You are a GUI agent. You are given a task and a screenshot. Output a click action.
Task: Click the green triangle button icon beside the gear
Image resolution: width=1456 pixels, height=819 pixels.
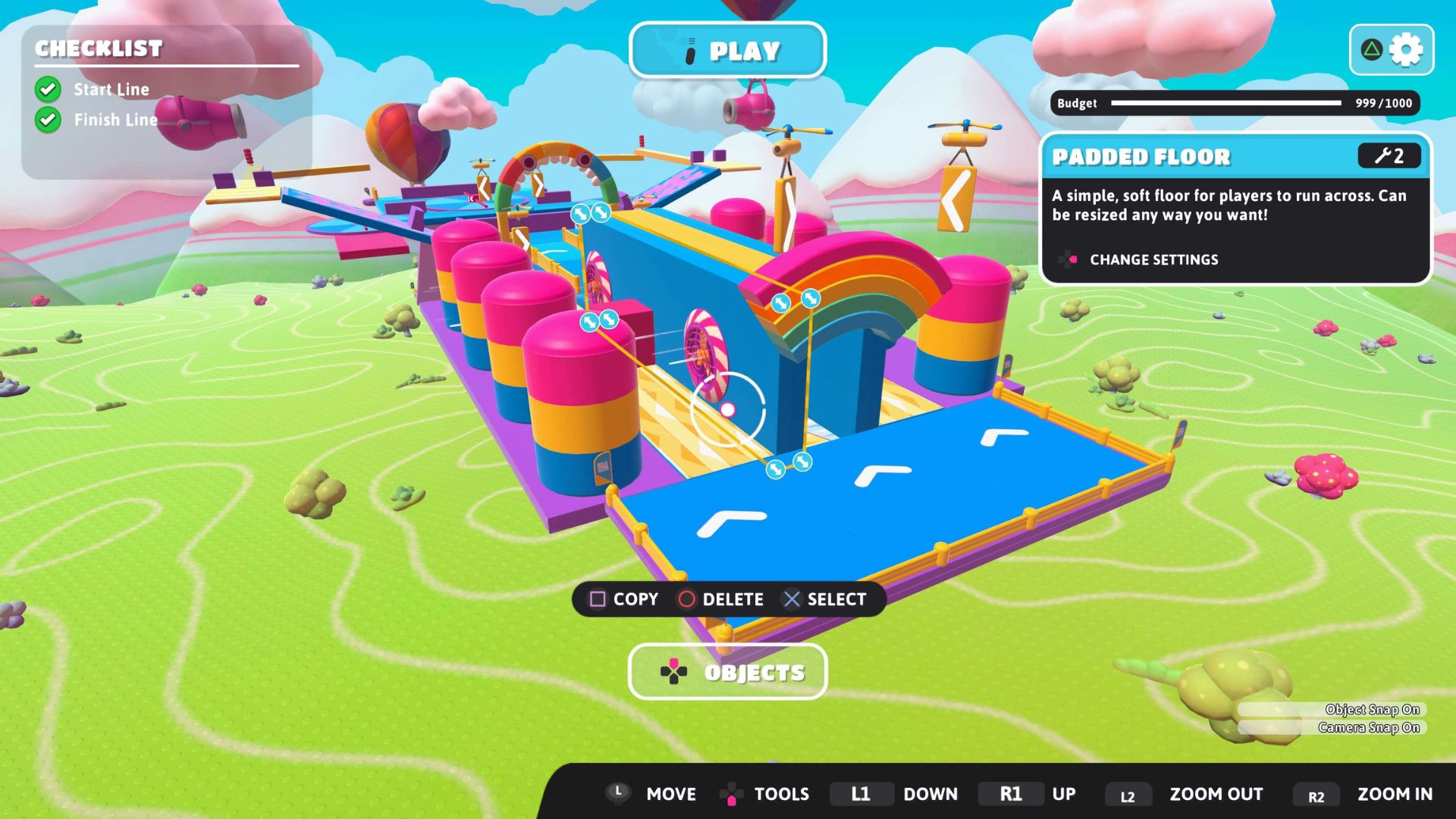(1371, 49)
